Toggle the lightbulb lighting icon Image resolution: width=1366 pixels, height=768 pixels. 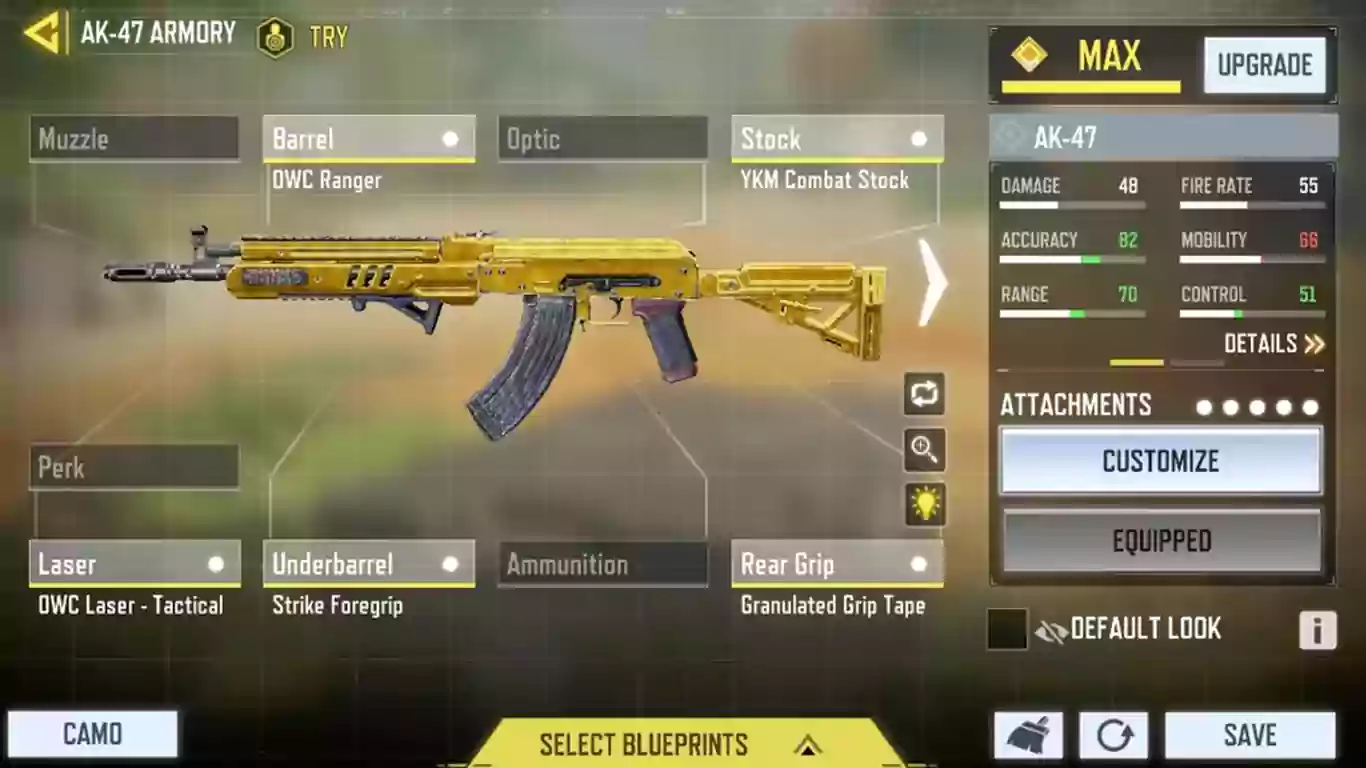click(923, 506)
